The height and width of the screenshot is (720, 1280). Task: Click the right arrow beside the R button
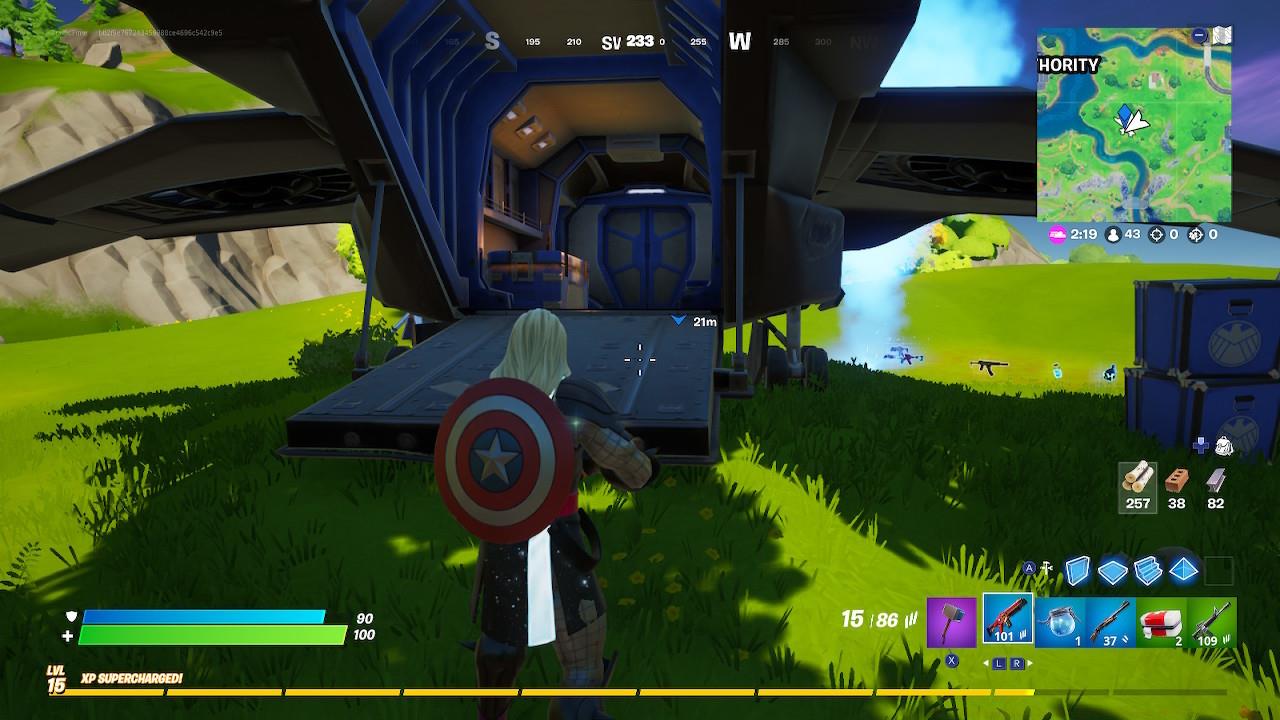click(x=1030, y=663)
